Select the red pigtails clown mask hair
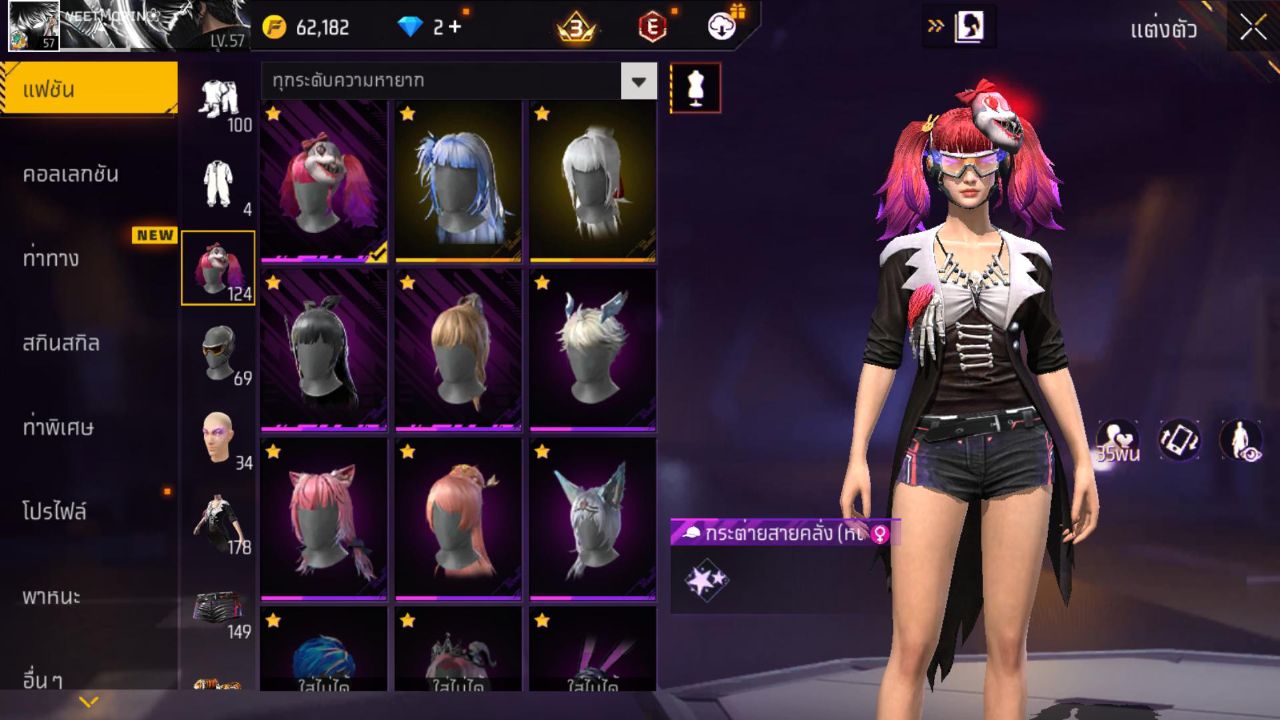Image resolution: width=1280 pixels, height=720 pixels. tap(324, 181)
